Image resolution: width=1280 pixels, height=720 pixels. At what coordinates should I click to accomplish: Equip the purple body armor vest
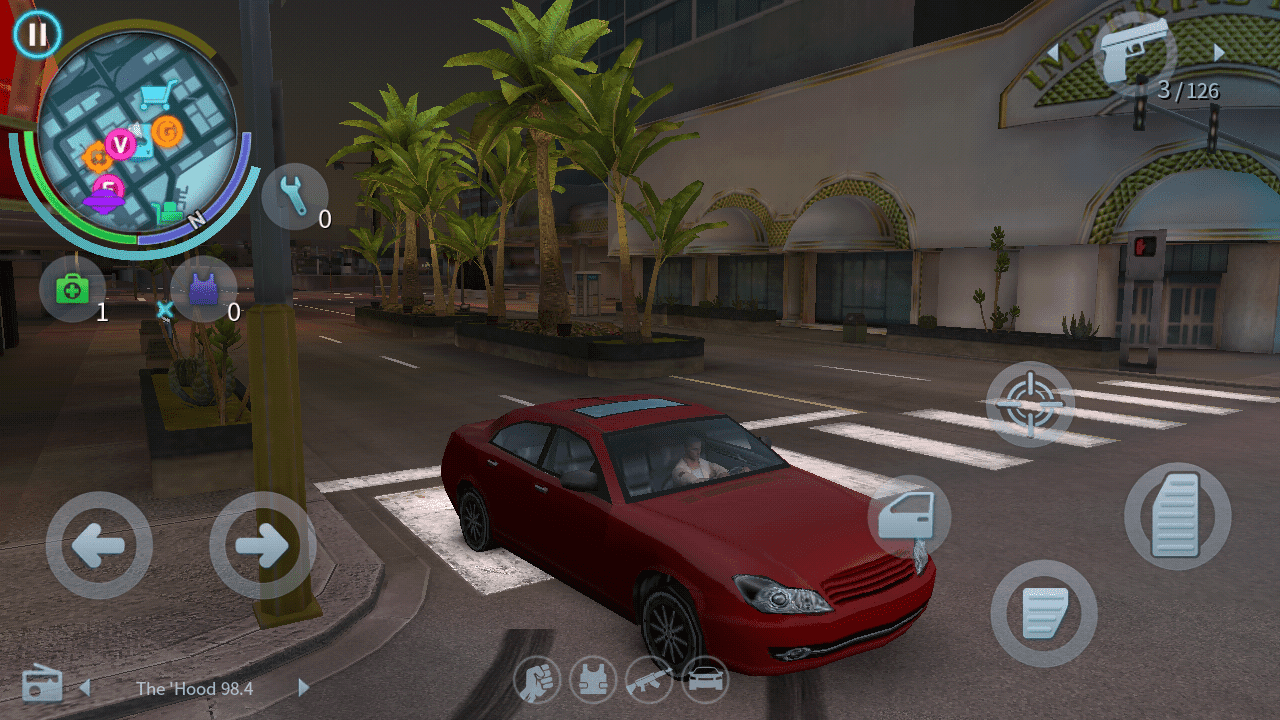(203, 290)
